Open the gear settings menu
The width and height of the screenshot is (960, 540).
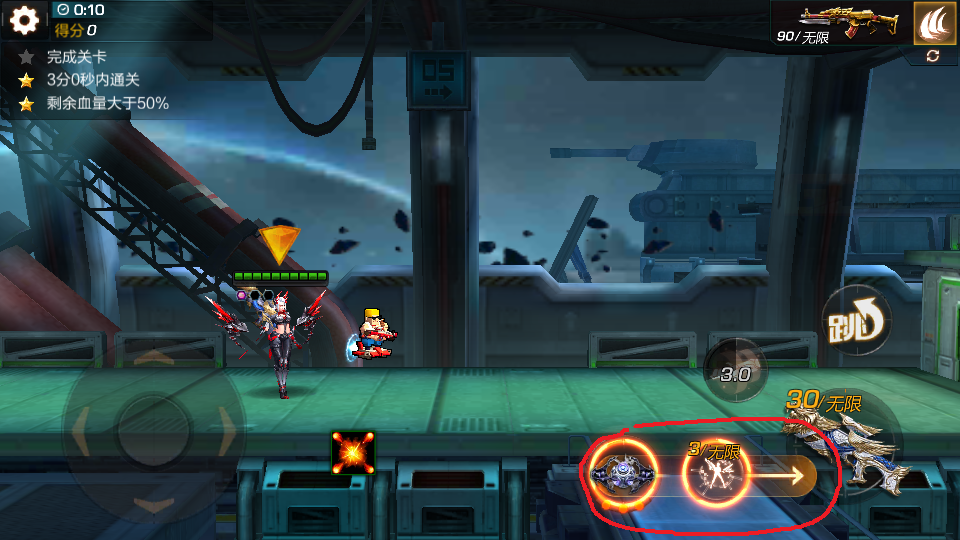24,19
